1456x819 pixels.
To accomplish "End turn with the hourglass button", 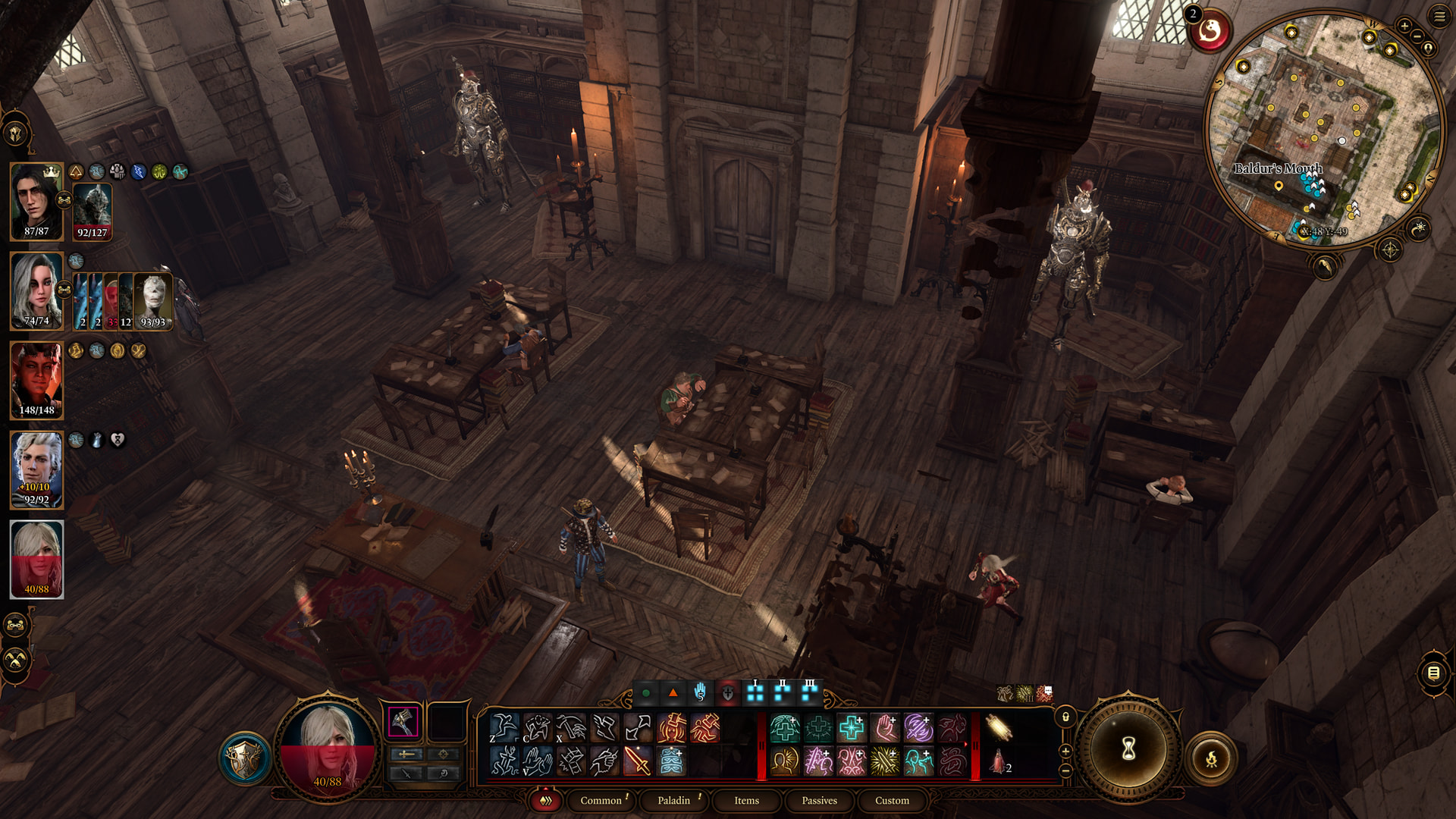I will 1128,750.
